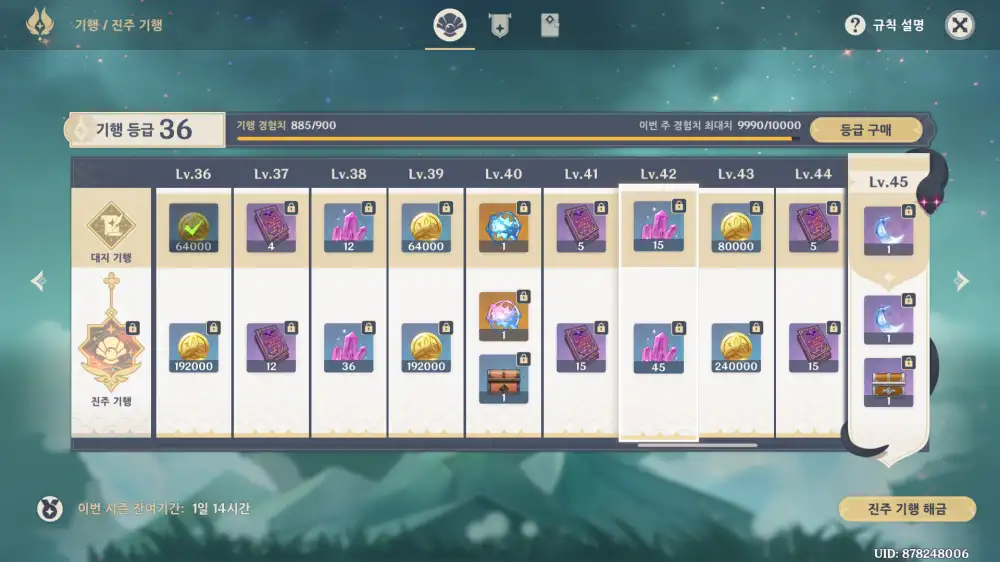Click the 대지 기행 free pass emblem
Screen dimensions: 1000x562
111,228
